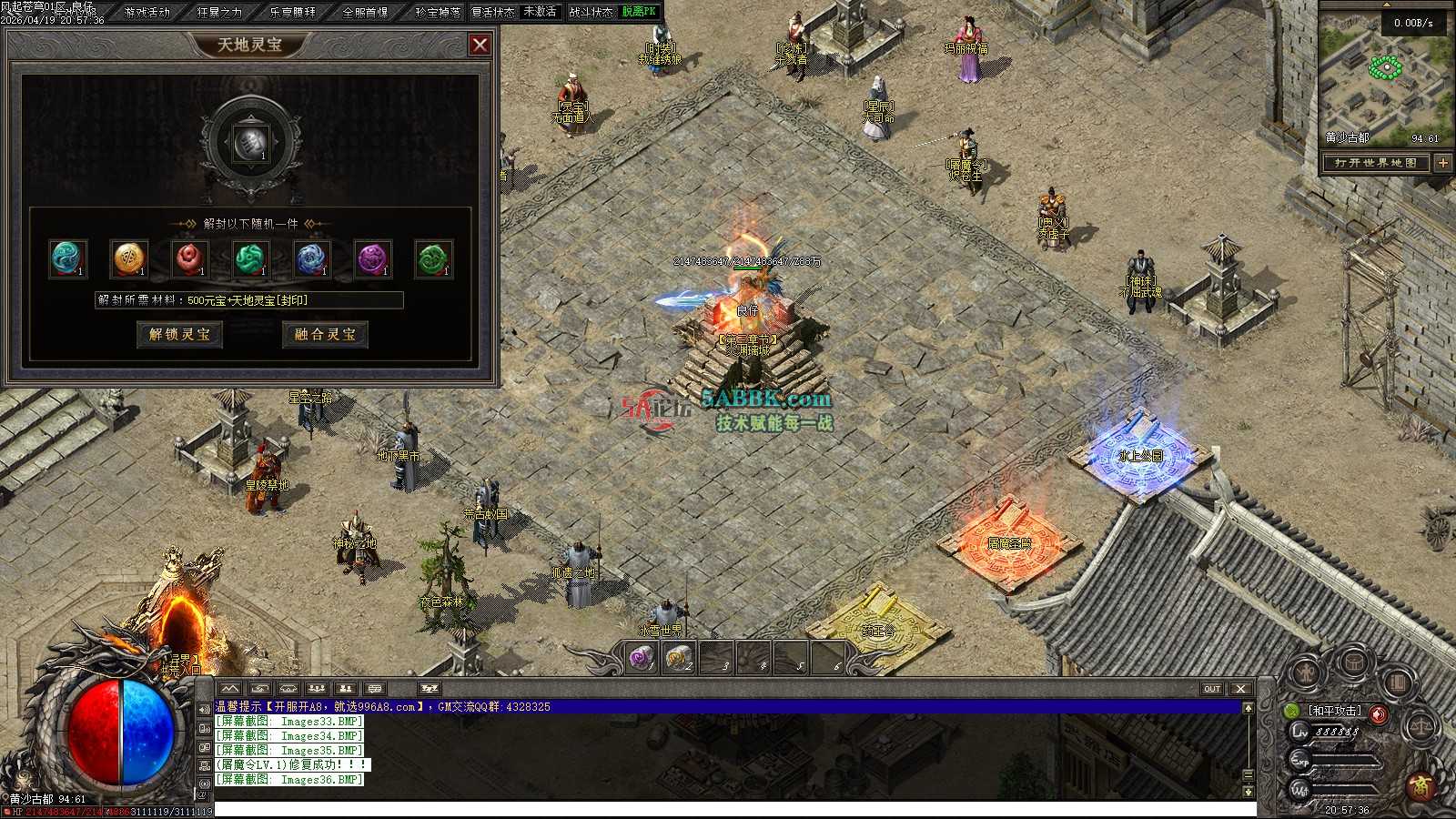
Task: Expand minimap with the plus button
Action: point(1443,163)
